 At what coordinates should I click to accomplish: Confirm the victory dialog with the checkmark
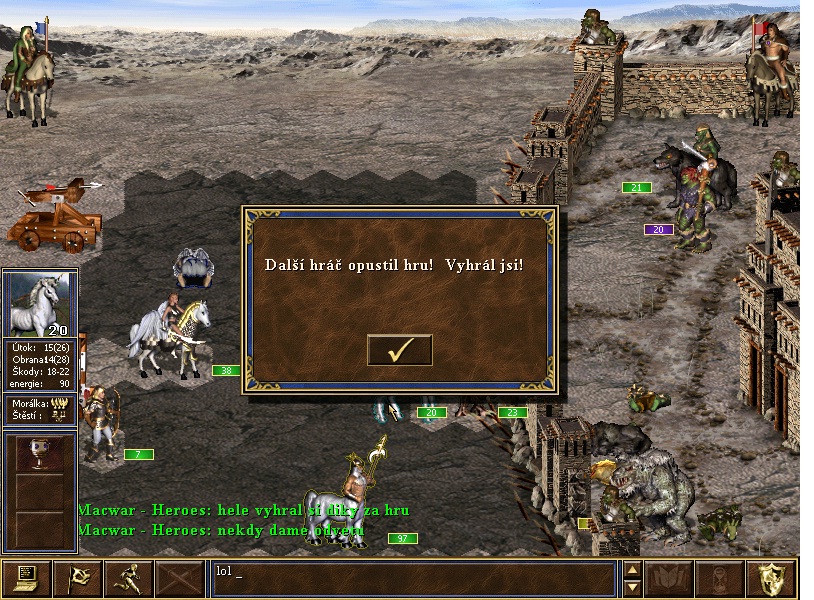[x=400, y=350]
